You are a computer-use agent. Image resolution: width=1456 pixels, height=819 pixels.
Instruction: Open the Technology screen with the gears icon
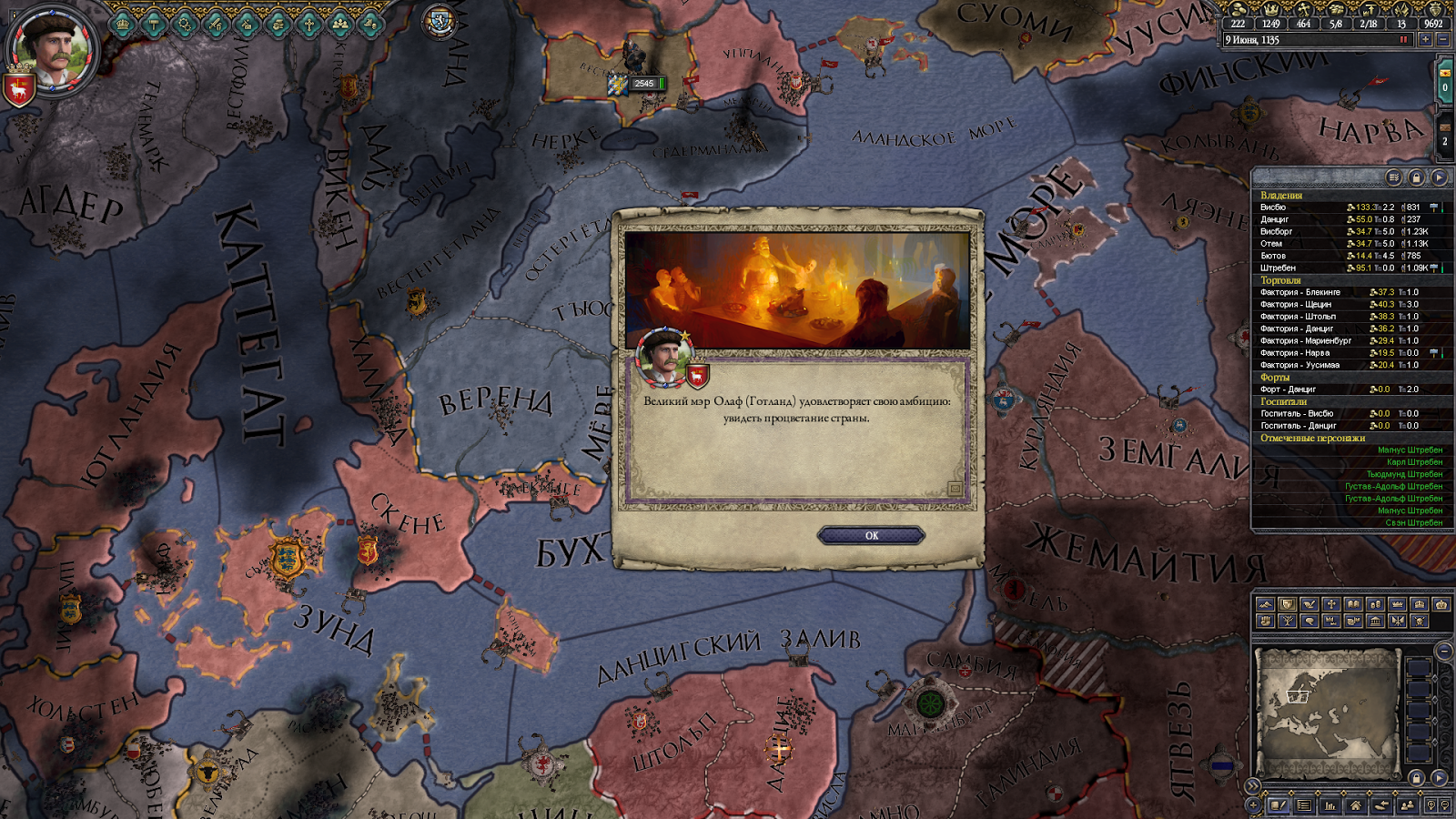click(185, 25)
